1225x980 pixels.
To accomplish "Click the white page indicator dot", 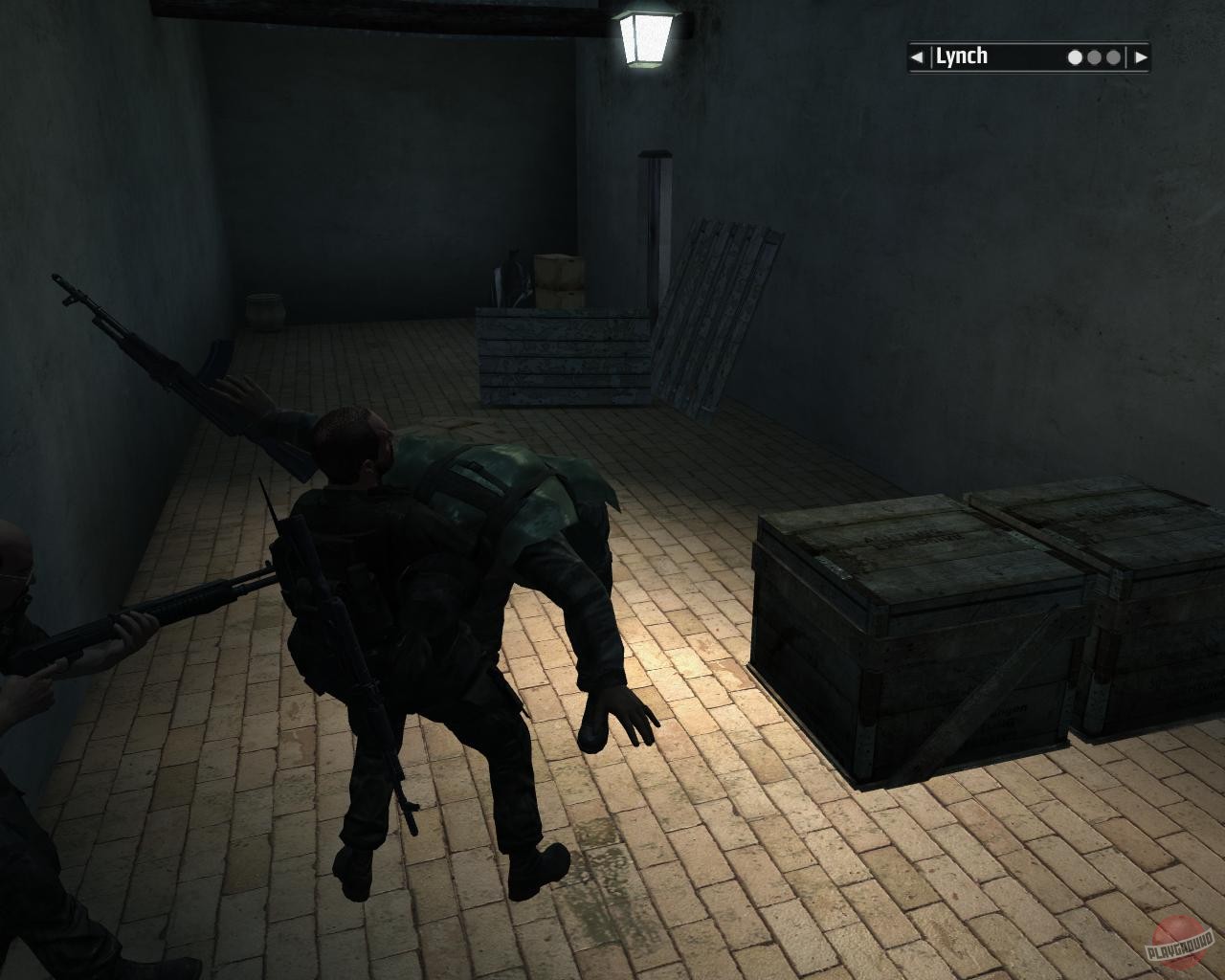I will pyautogui.click(x=1074, y=56).
